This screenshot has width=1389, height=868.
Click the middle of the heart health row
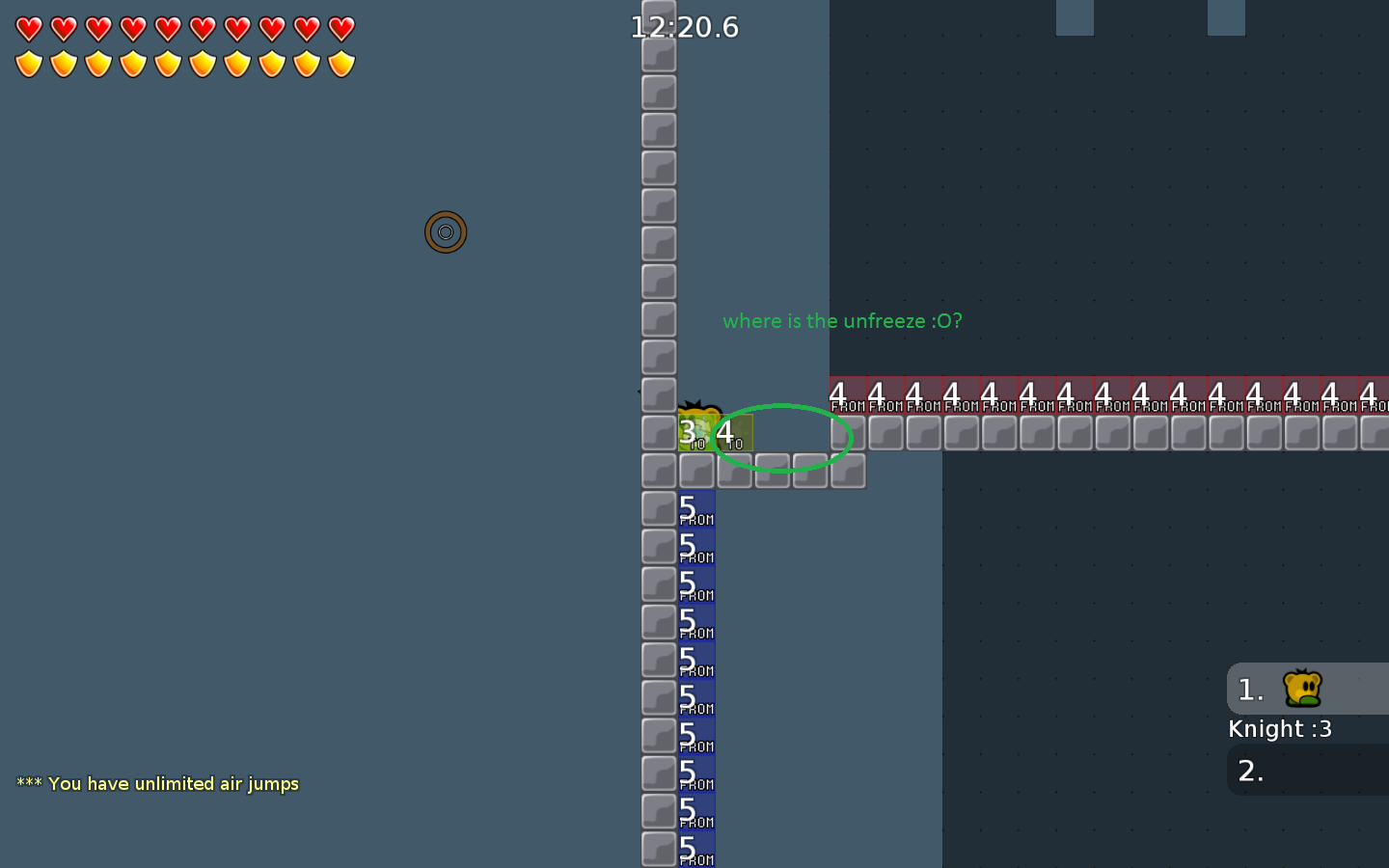184,29
